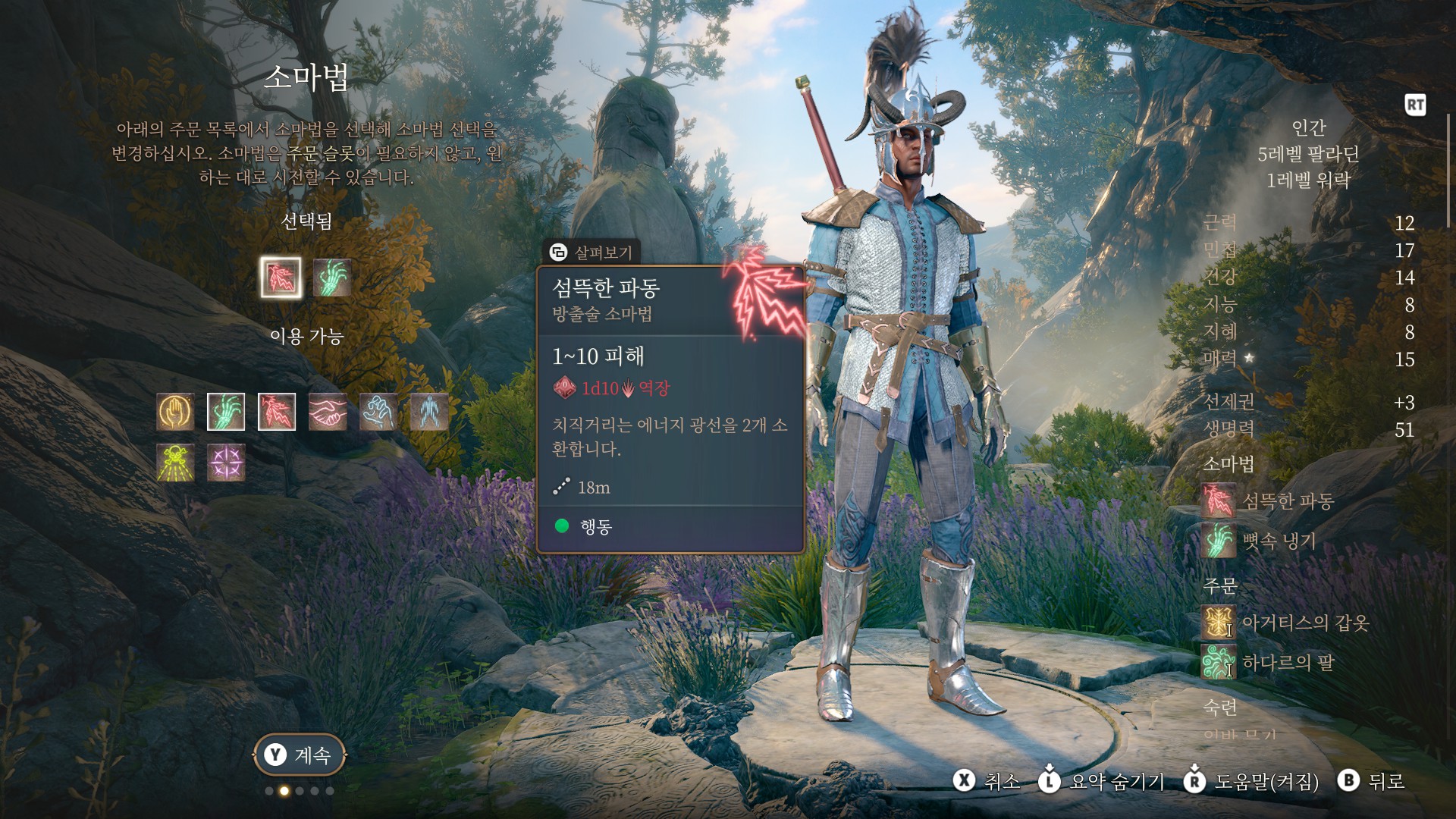Choose the blue glowing figure cantrip
Viewport: 1456px width, 819px height.
(429, 412)
